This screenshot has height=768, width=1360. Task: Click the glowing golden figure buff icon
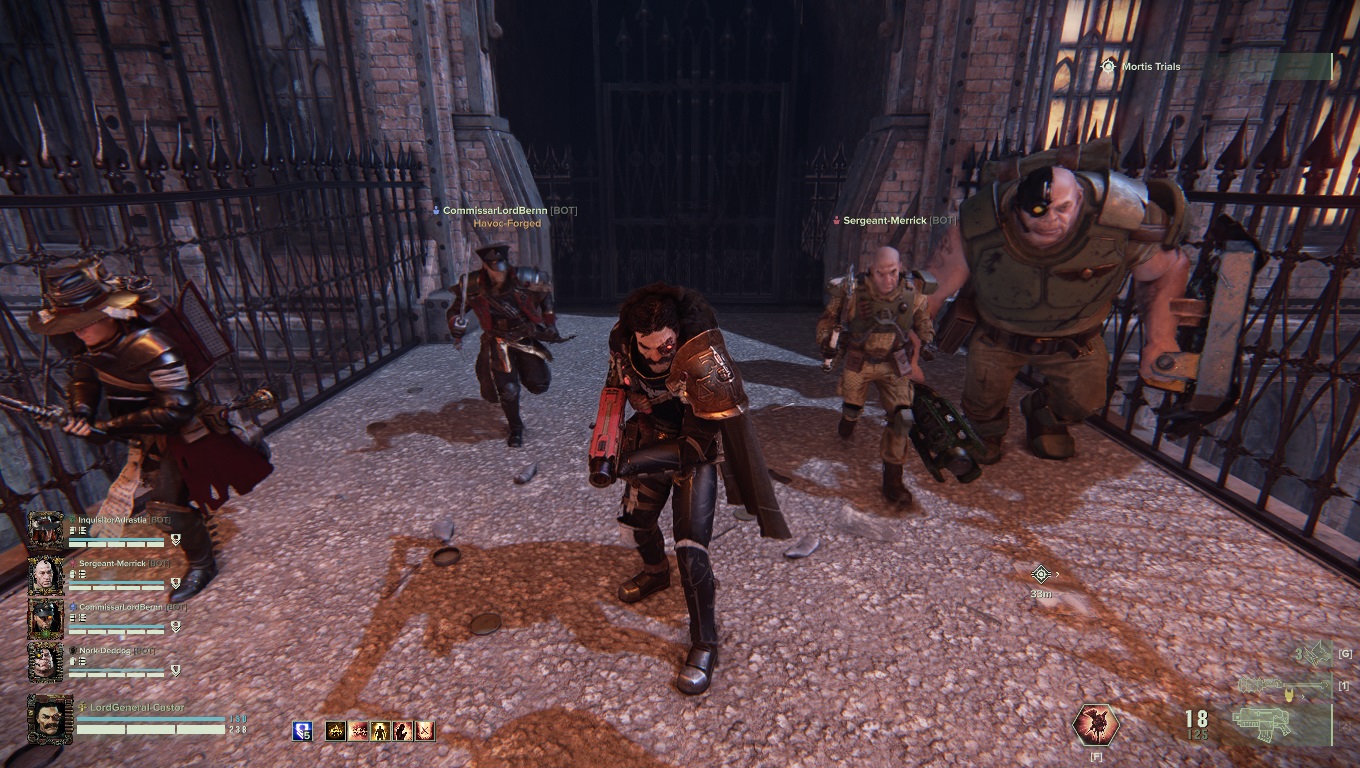click(380, 731)
